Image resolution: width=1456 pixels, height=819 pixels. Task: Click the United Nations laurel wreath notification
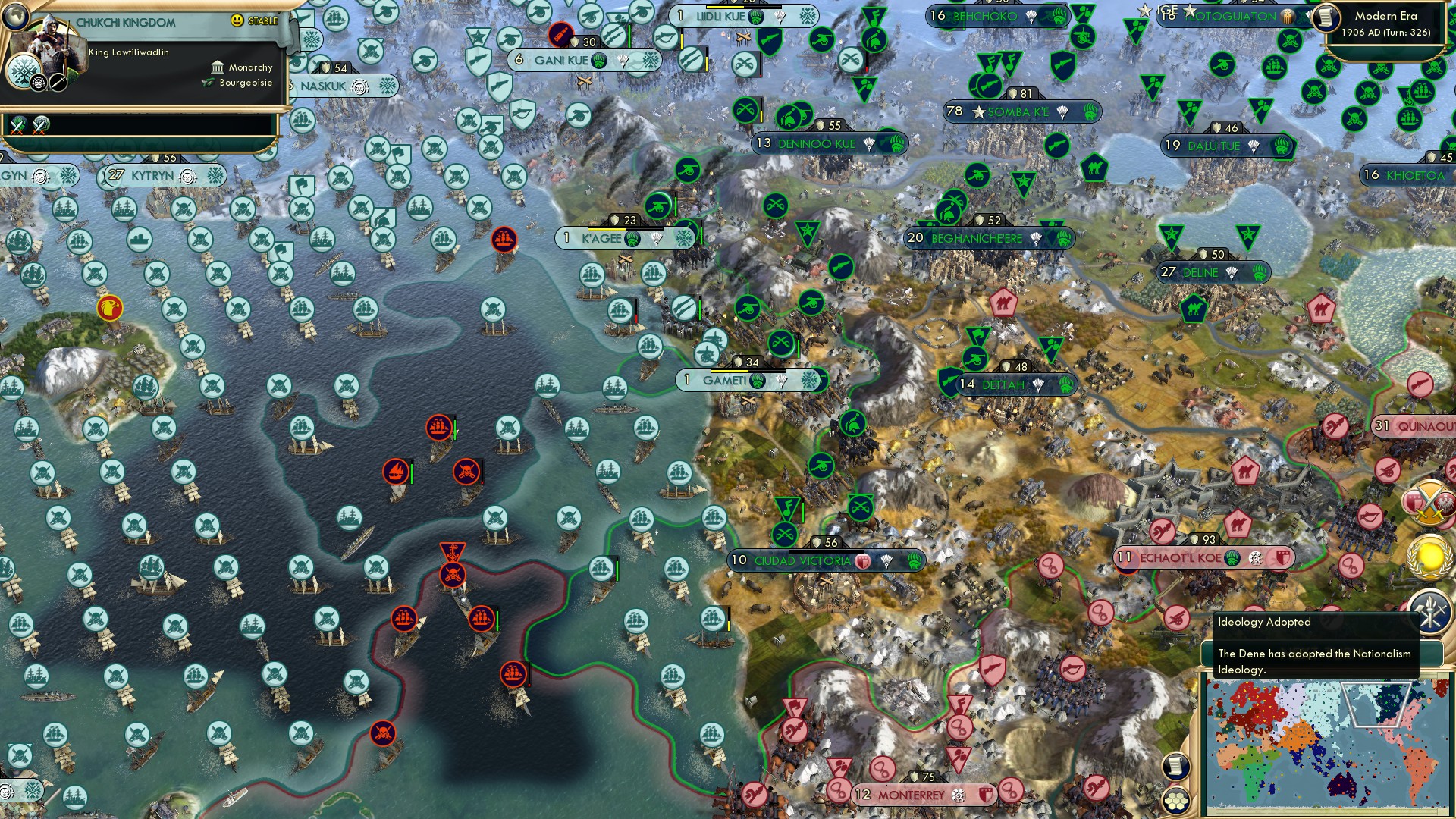point(1429,557)
